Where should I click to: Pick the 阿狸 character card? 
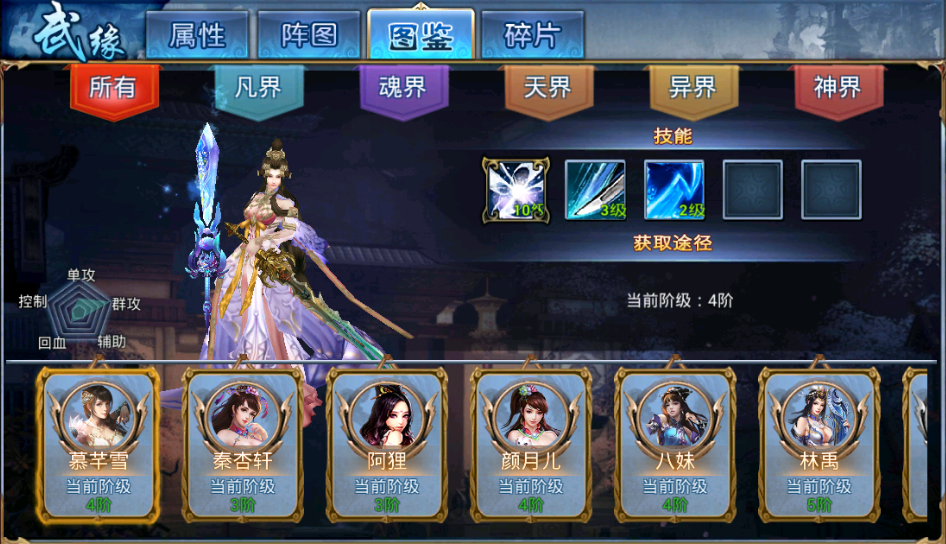[x=386, y=445]
